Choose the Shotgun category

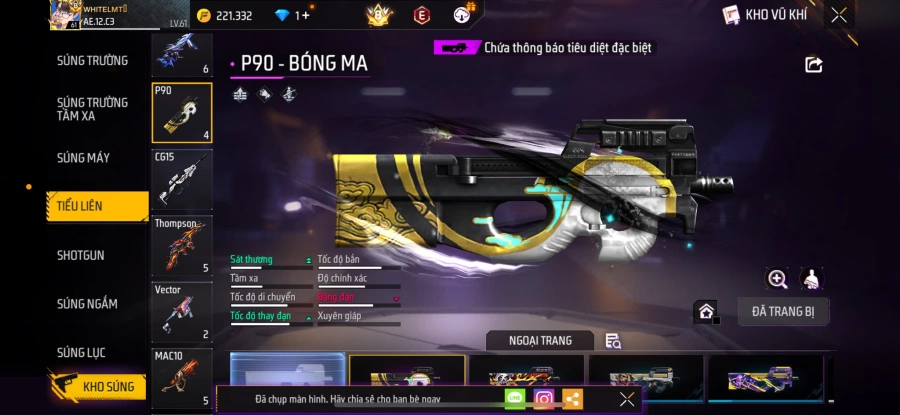[x=80, y=255]
